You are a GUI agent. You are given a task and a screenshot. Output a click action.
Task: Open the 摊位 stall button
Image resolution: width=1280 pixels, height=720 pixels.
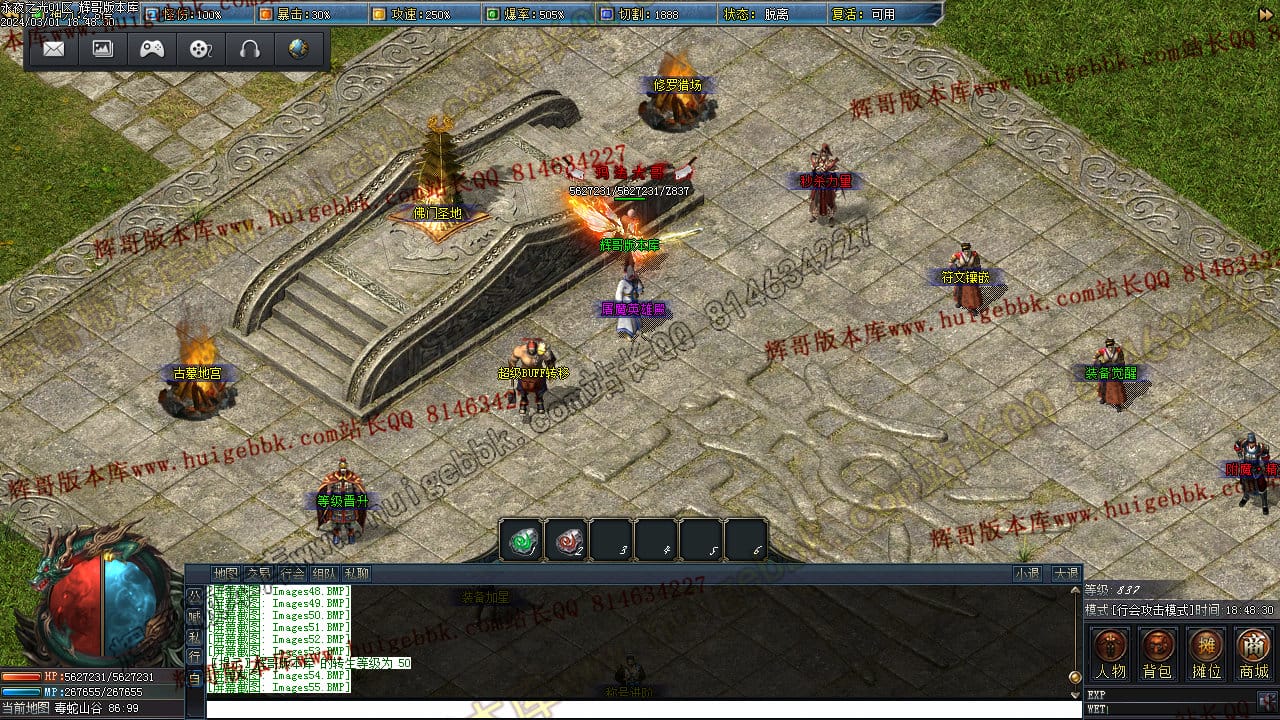tap(1206, 654)
